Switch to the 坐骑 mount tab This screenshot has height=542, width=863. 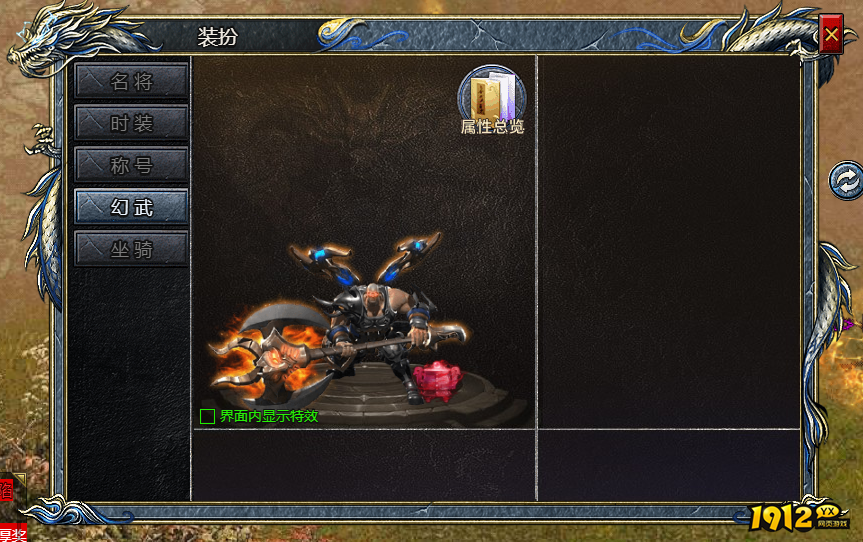point(131,249)
